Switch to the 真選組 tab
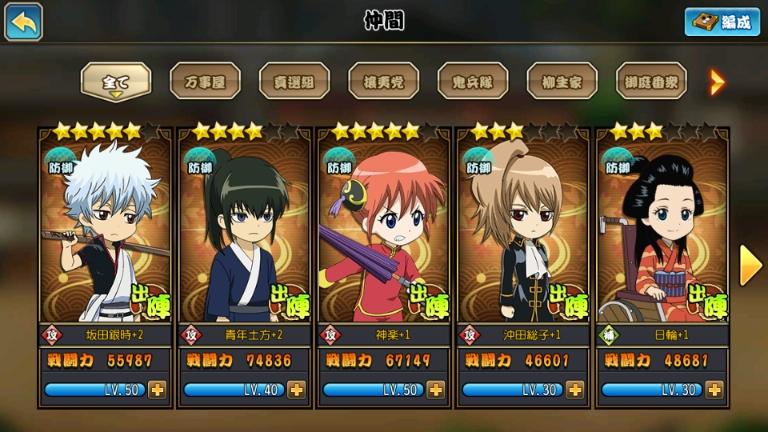Image resolution: width=768 pixels, height=432 pixels. click(x=294, y=80)
